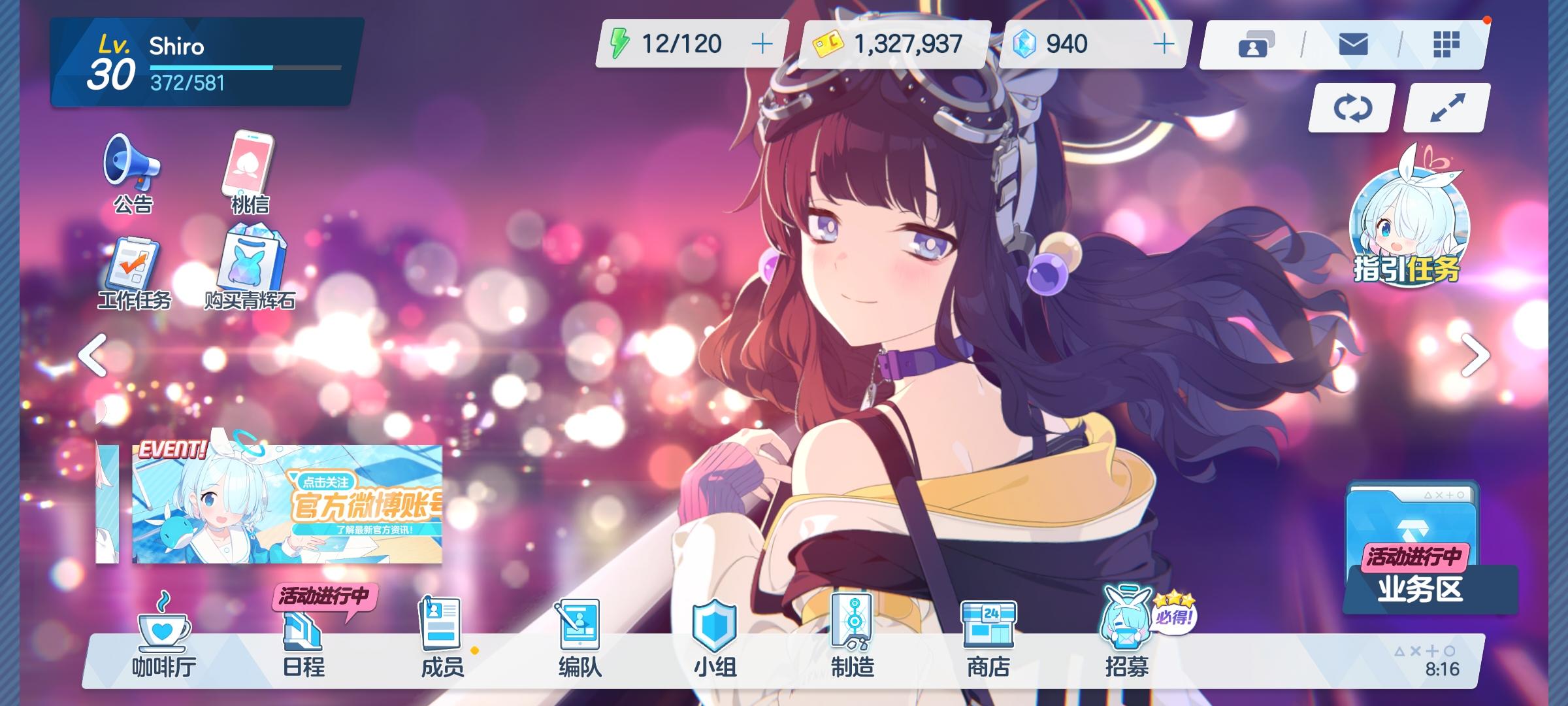The height and width of the screenshot is (706, 1568).
Task: Open the mail inbox envelope
Action: 1354,42
